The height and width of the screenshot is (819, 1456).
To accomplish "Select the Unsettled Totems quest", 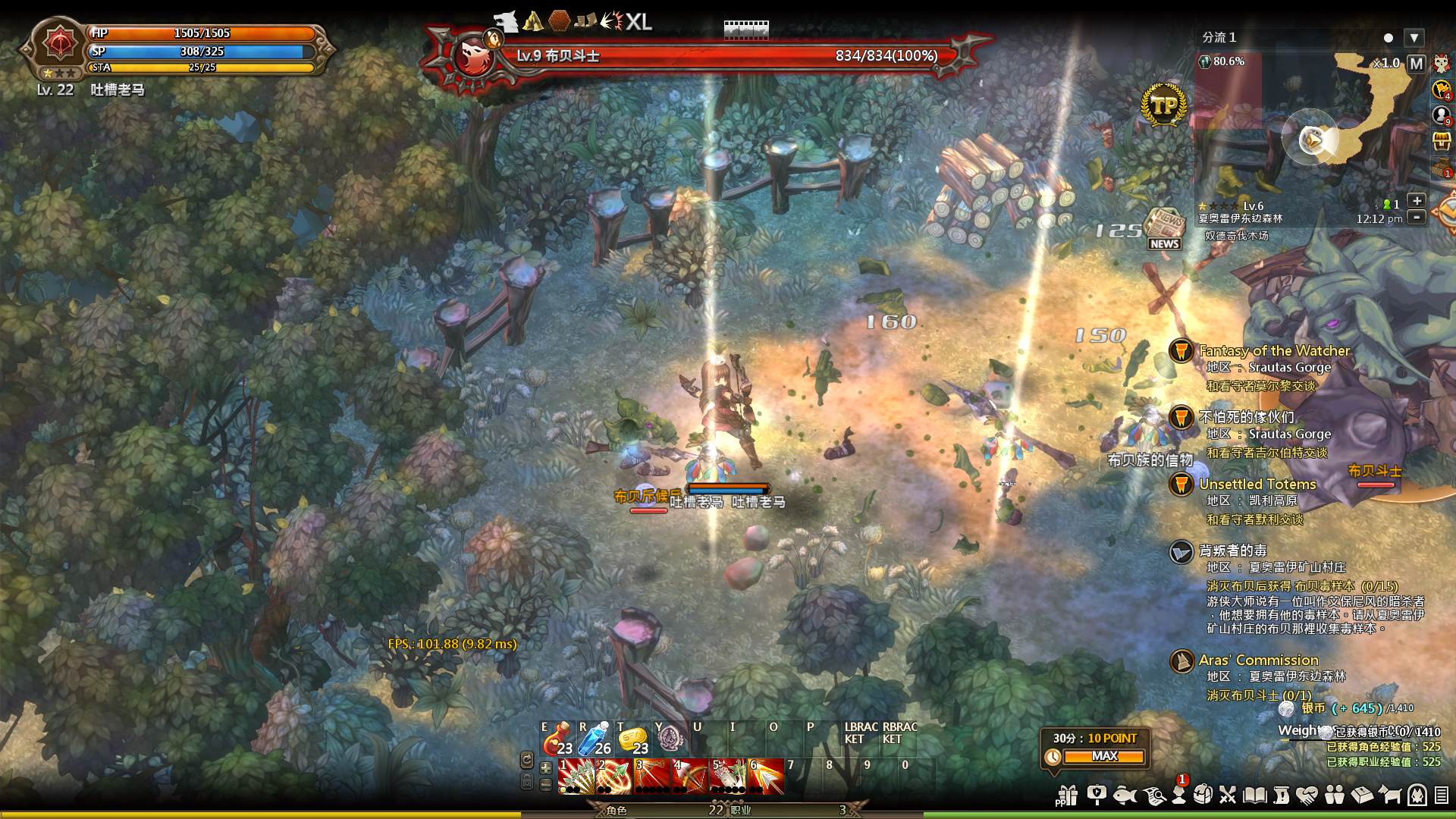I will [x=1257, y=485].
